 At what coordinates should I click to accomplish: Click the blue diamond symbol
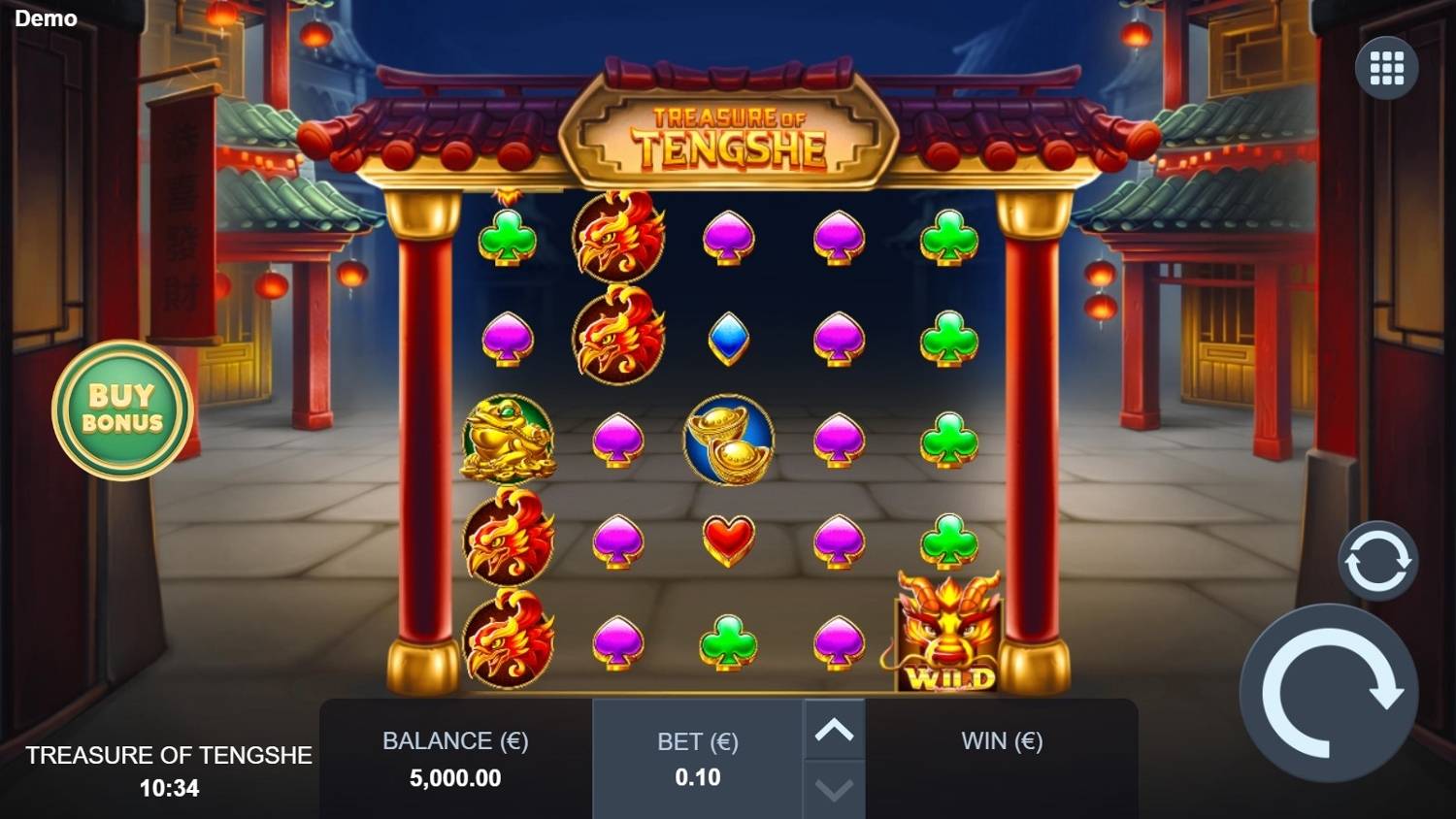[728, 338]
